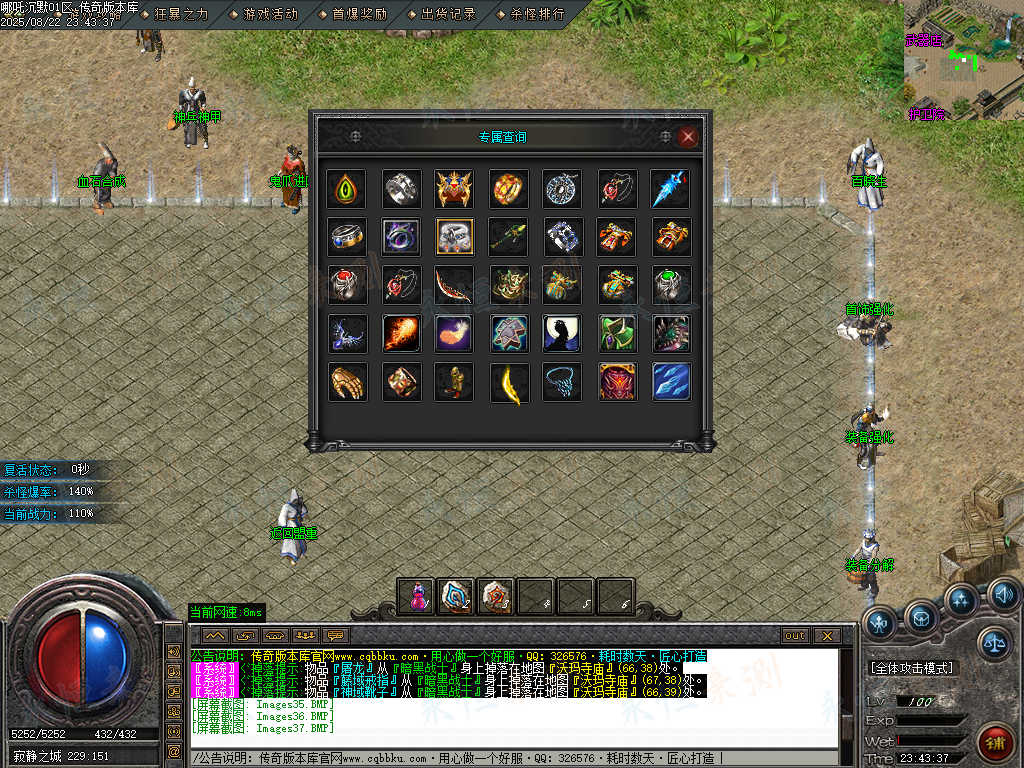Select the green eye amulet item
Image resolution: width=1024 pixels, height=768 pixels.
point(346,188)
